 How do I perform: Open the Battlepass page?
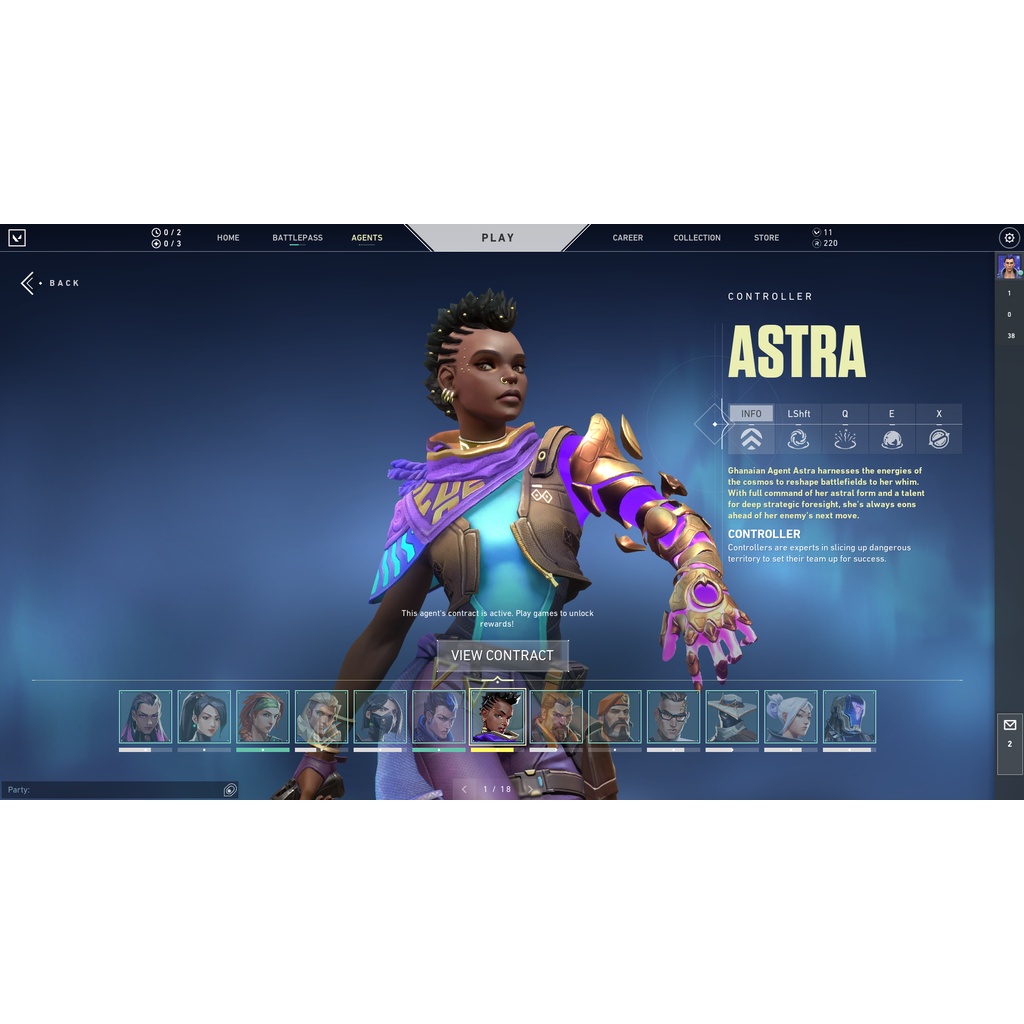coord(297,238)
